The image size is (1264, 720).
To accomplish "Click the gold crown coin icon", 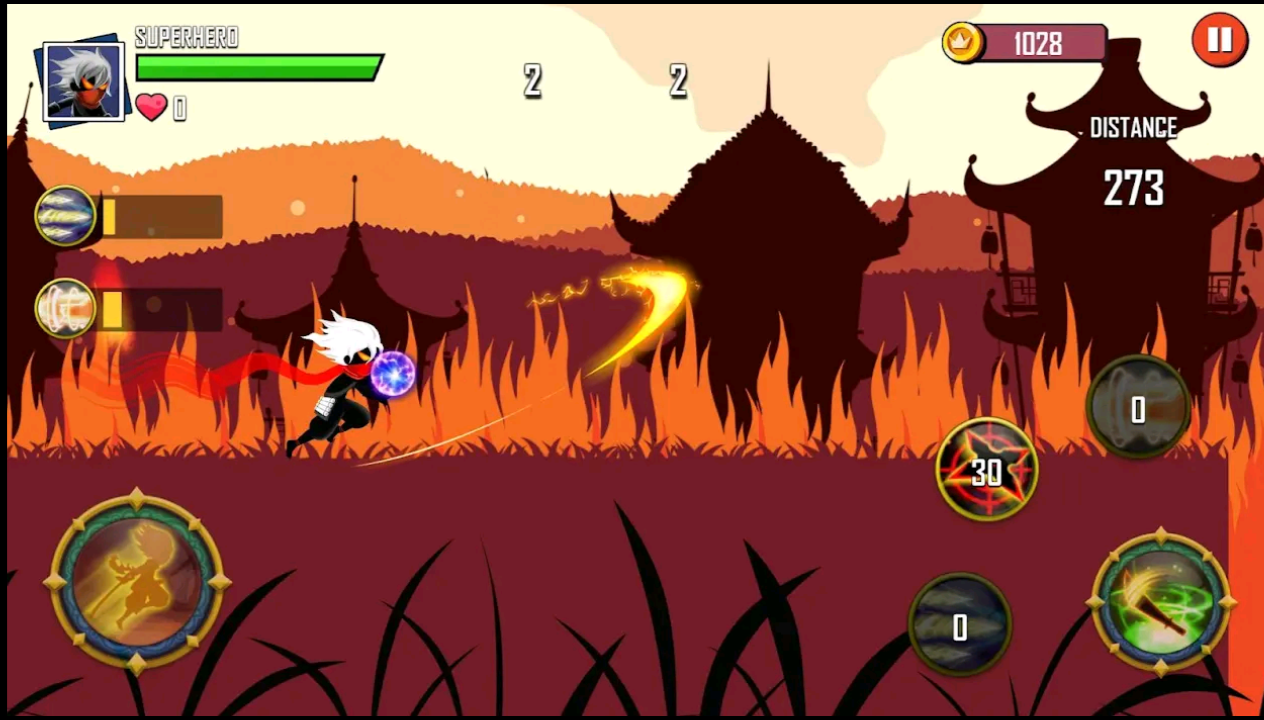I will [x=963, y=43].
